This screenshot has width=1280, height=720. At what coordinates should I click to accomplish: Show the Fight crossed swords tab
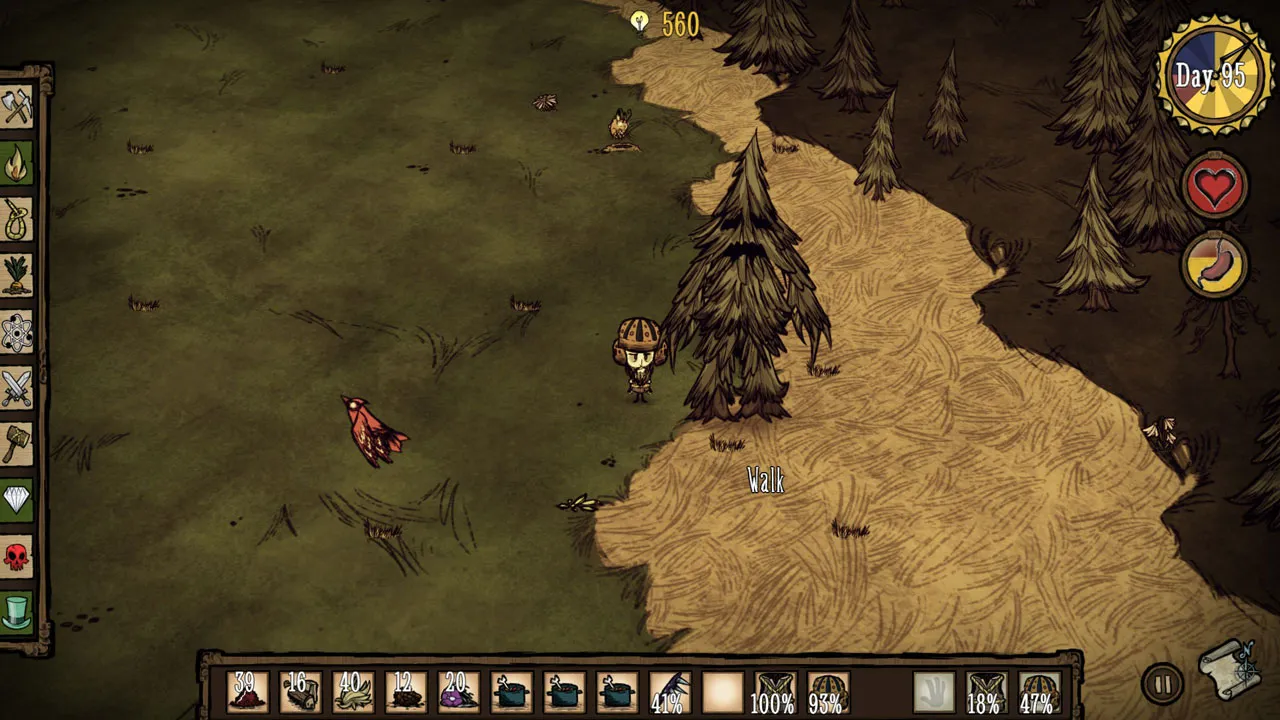[x=17, y=388]
